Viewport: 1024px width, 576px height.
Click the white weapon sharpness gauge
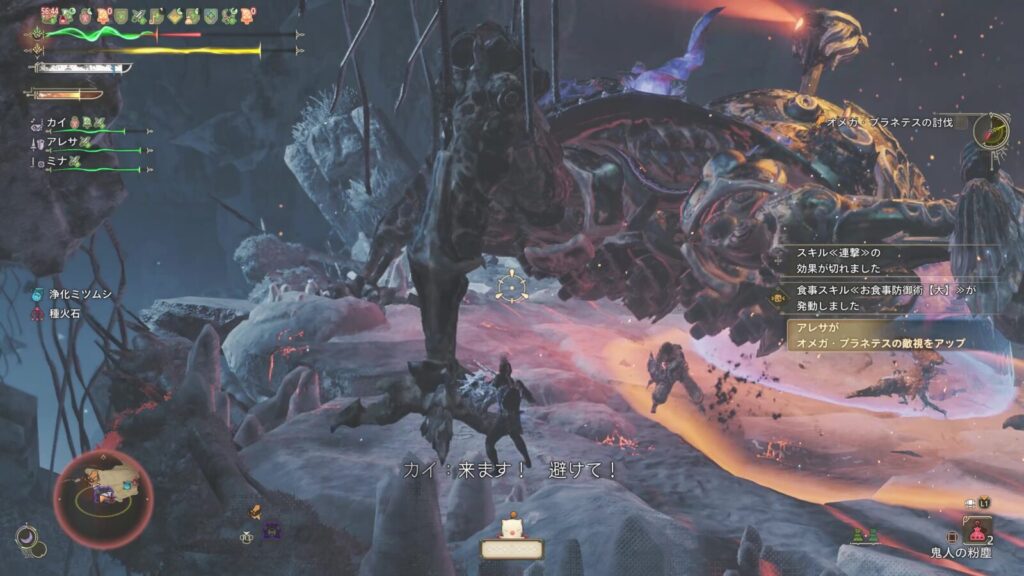[x=82, y=68]
